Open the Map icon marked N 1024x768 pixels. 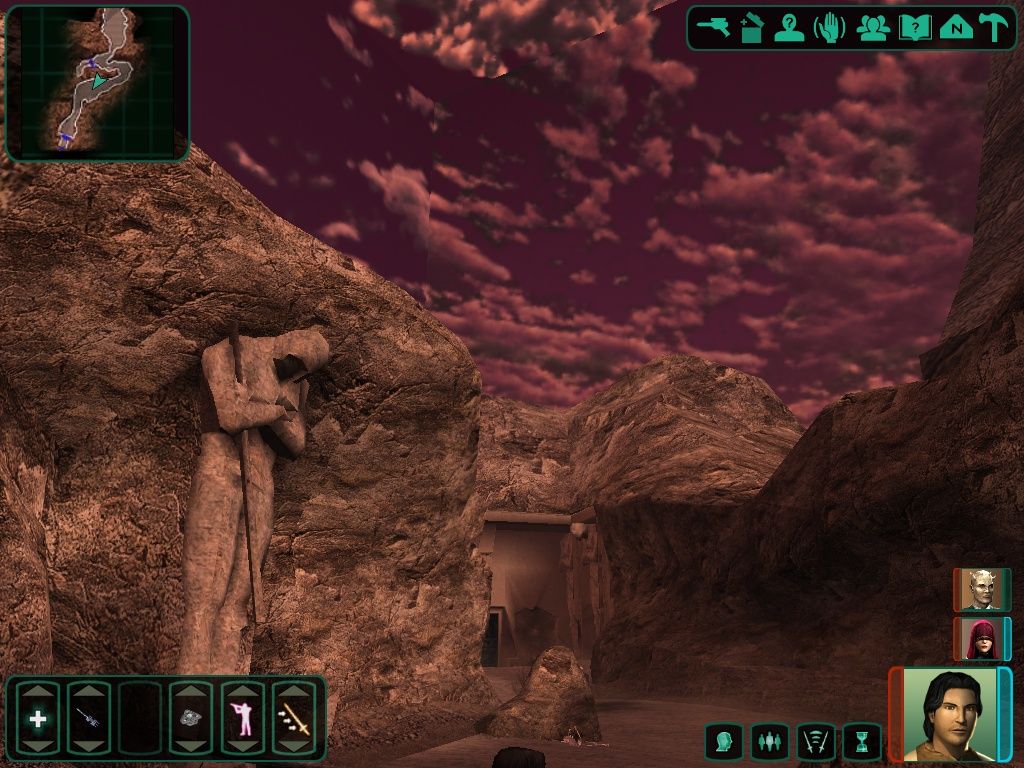tap(956, 28)
